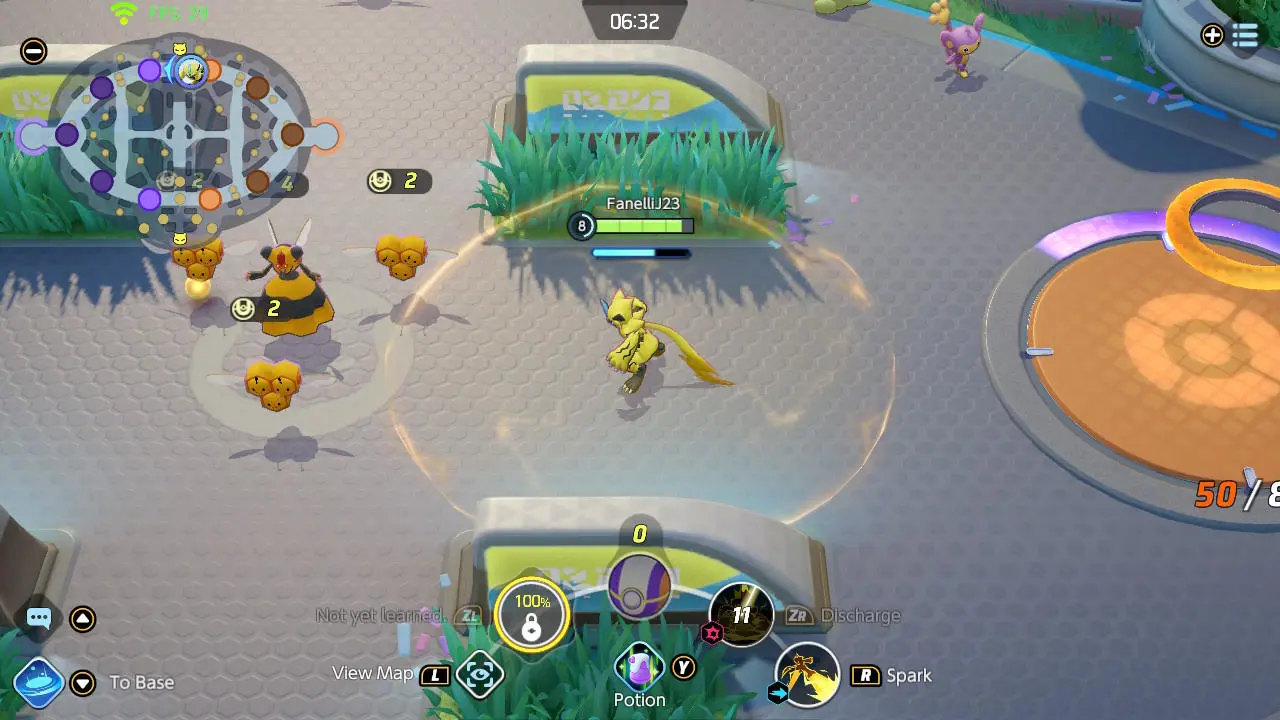Activate the To Base return icon
1280x720 pixels.
click(x=39, y=682)
